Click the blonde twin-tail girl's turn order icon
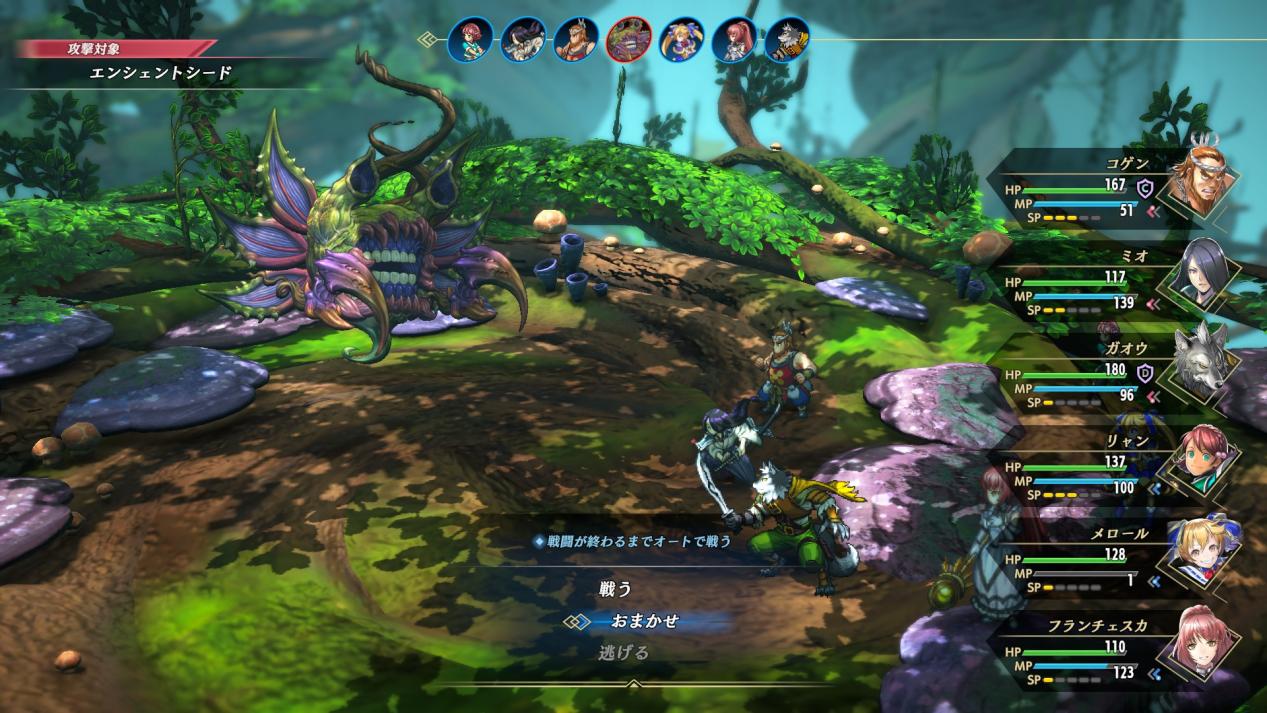The width and height of the screenshot is (1267, 713). [682, 40]
